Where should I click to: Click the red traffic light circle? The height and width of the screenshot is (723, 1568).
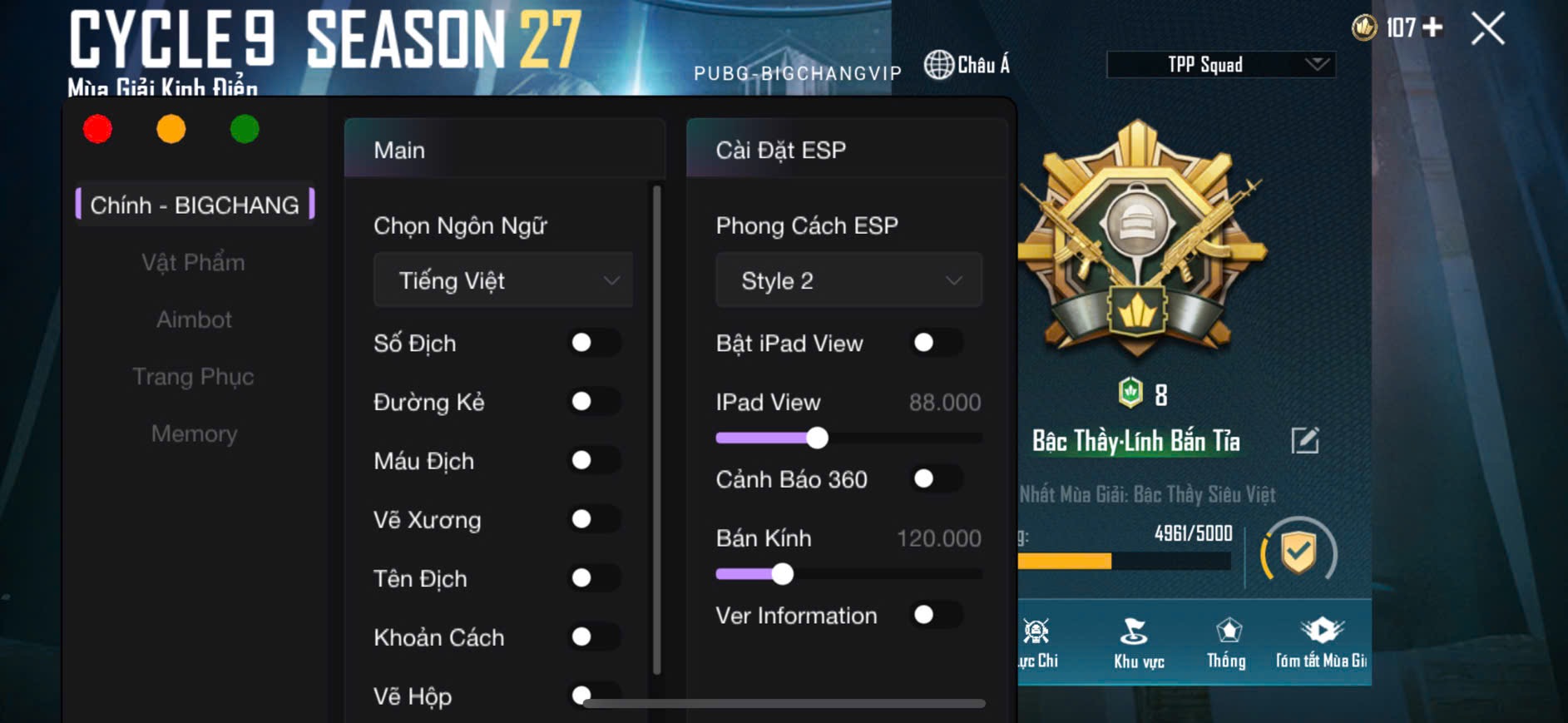97,129
